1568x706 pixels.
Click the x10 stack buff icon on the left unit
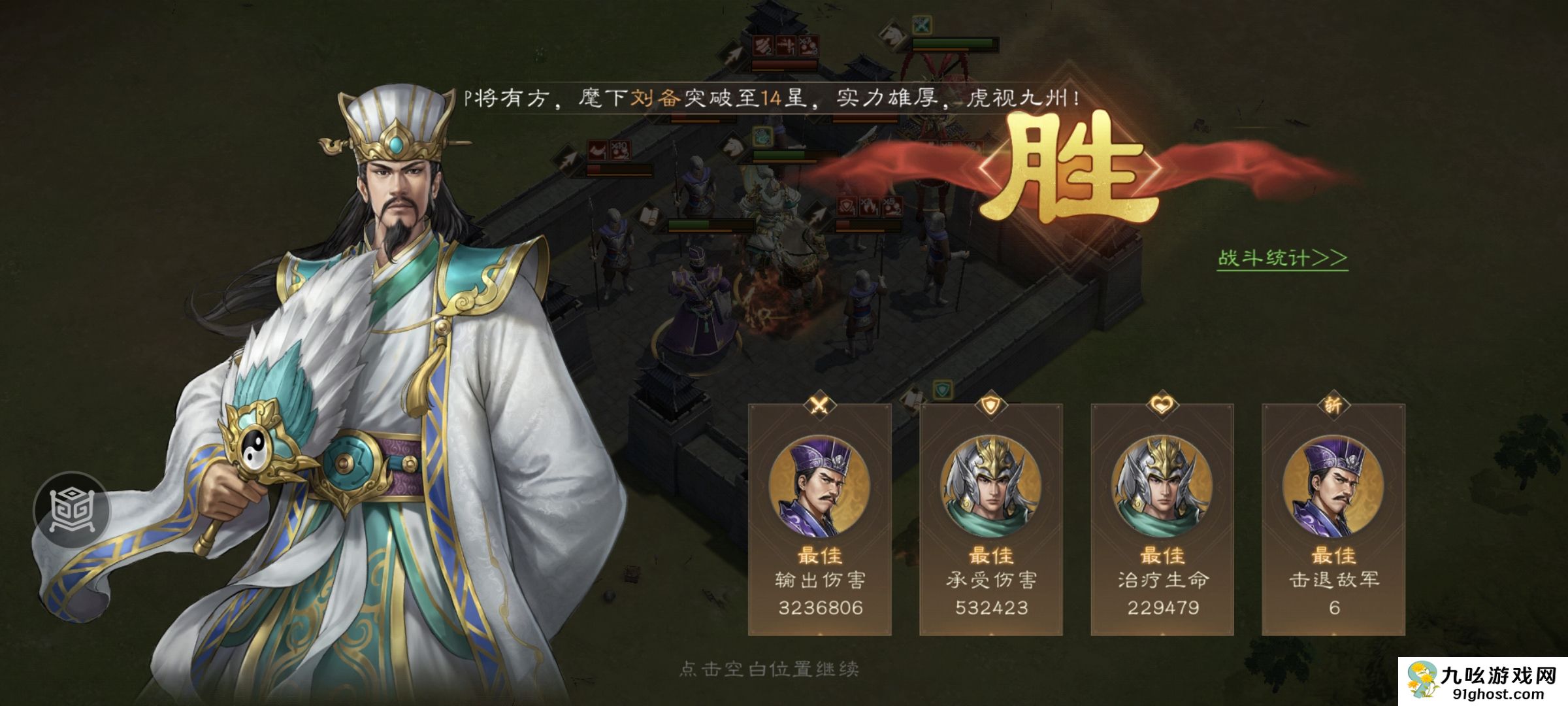[x=619, y=149]
